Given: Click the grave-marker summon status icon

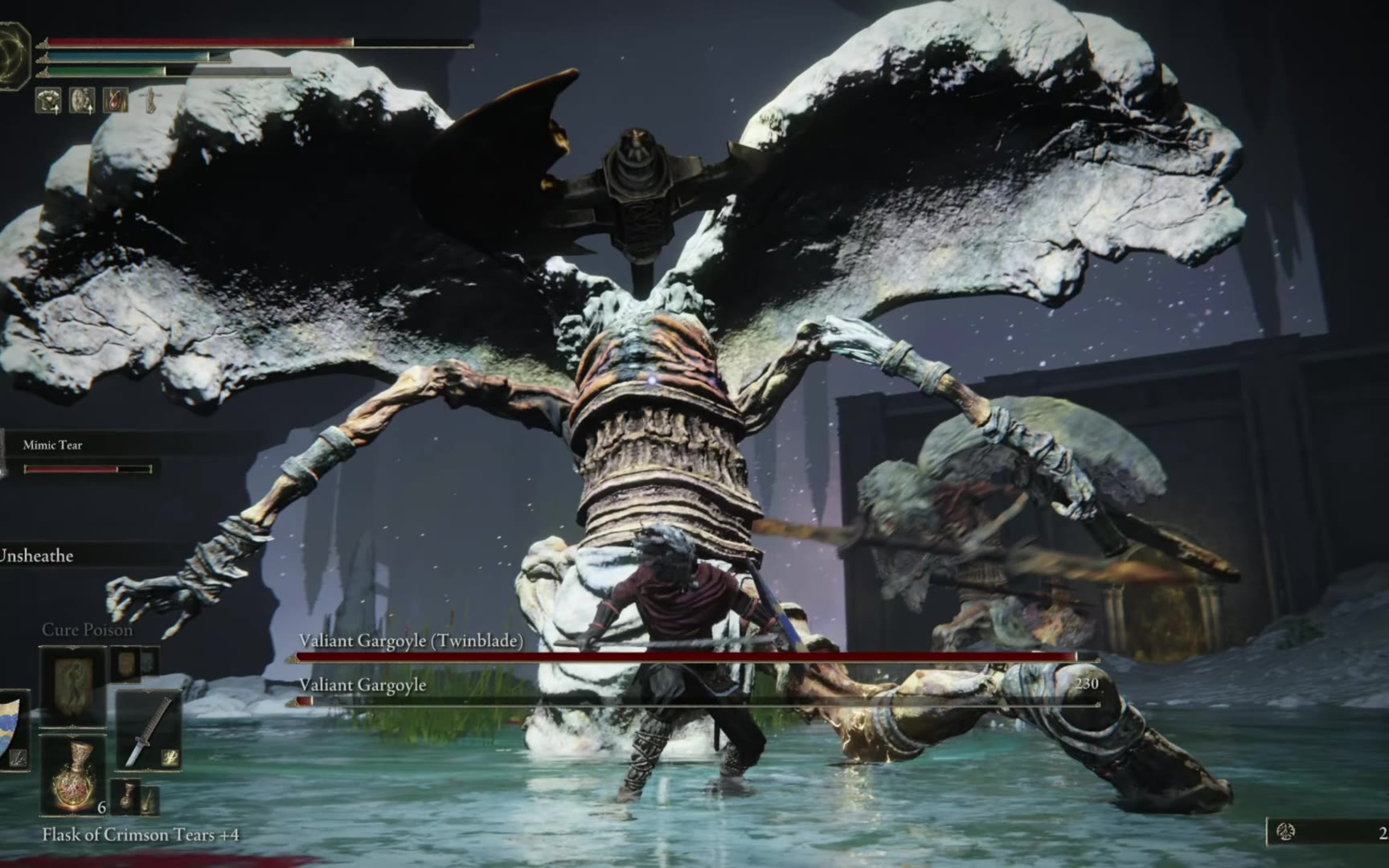Looking at the screenshot, I should point(150,100).
